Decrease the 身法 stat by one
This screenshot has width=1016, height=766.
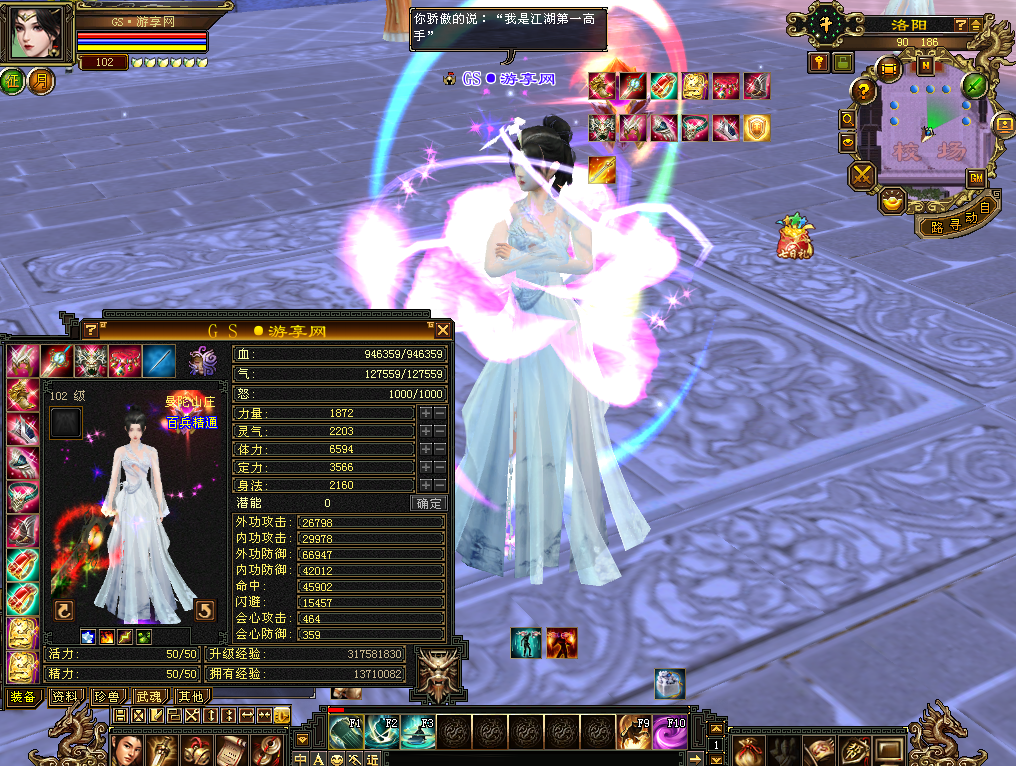click(439, 485)
